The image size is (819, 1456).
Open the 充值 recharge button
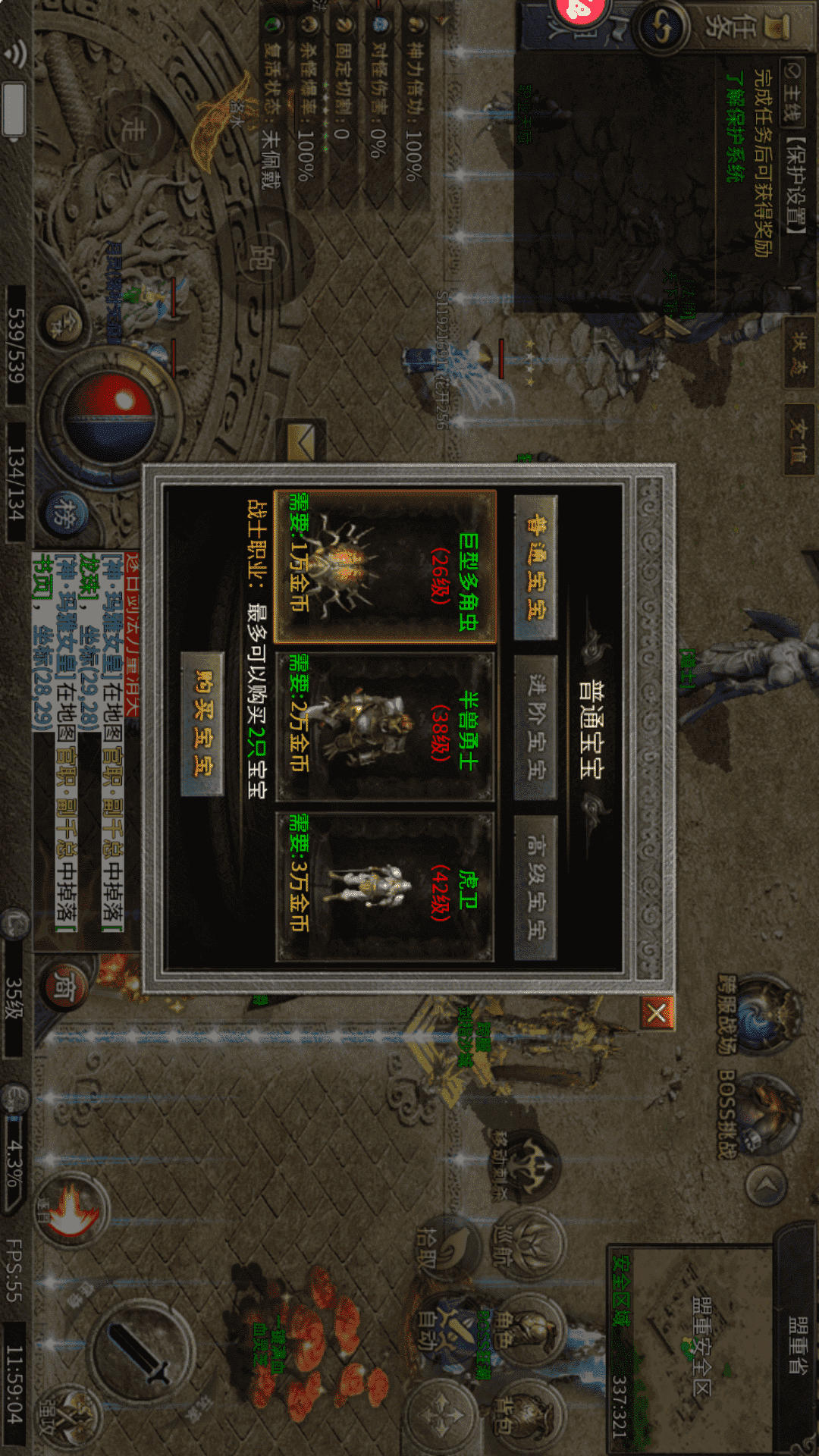(x=798, y=440)
